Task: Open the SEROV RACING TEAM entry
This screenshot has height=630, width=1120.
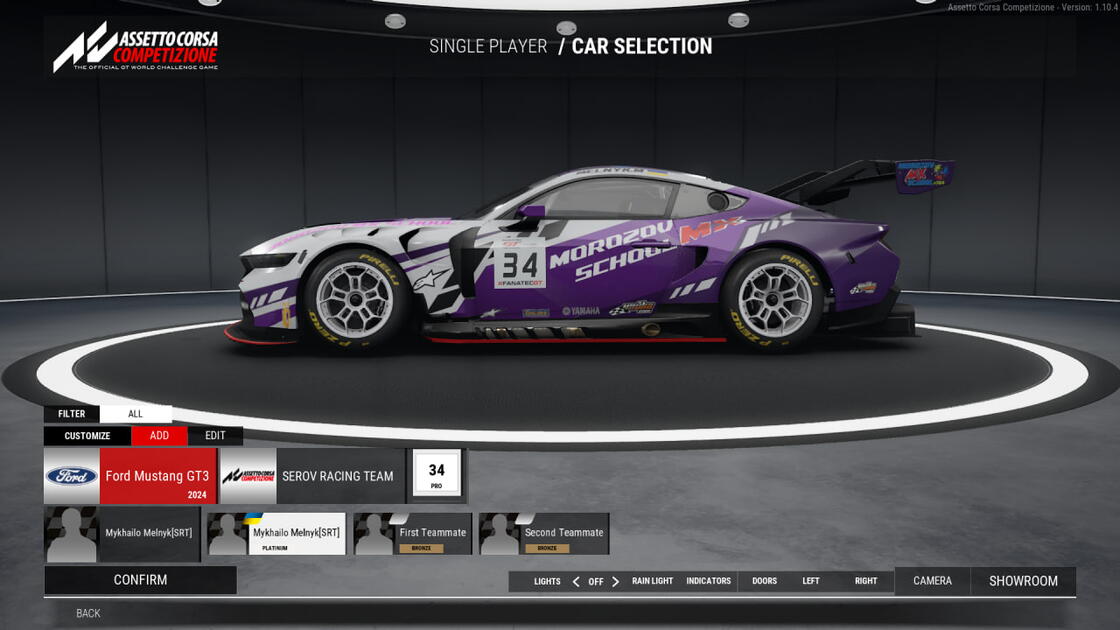Action: coord(312,476)
